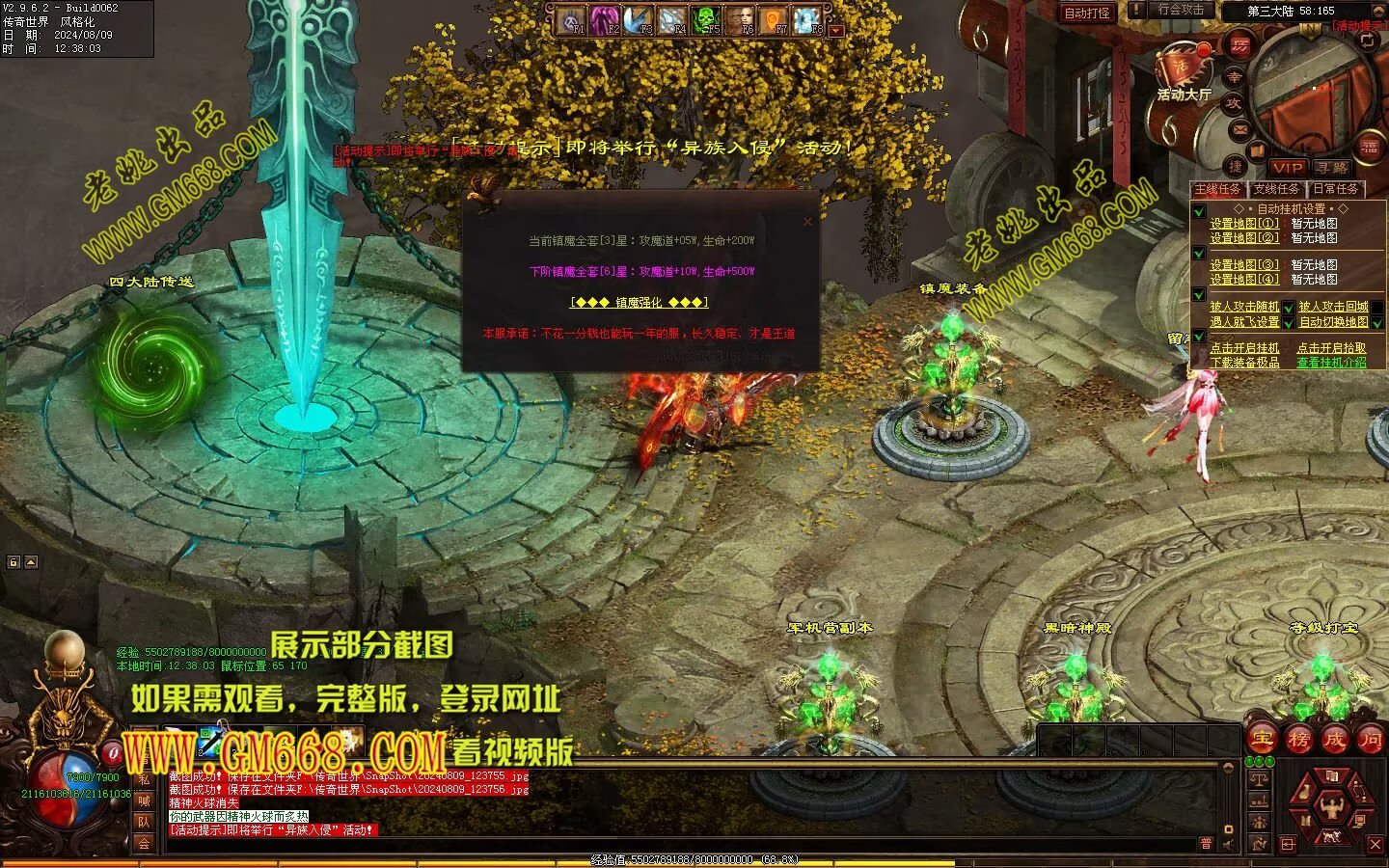The height and width of the screenshot is (868, 1389).
Task: Toggle the 自动打怪 auto-fight button
Action: (1087, 13)
